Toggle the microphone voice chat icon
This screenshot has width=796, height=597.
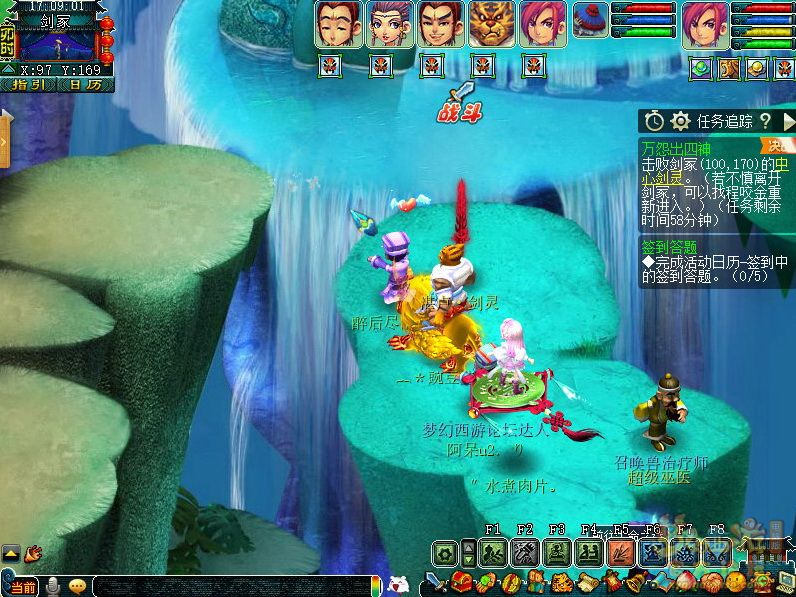tap(52, 587)
